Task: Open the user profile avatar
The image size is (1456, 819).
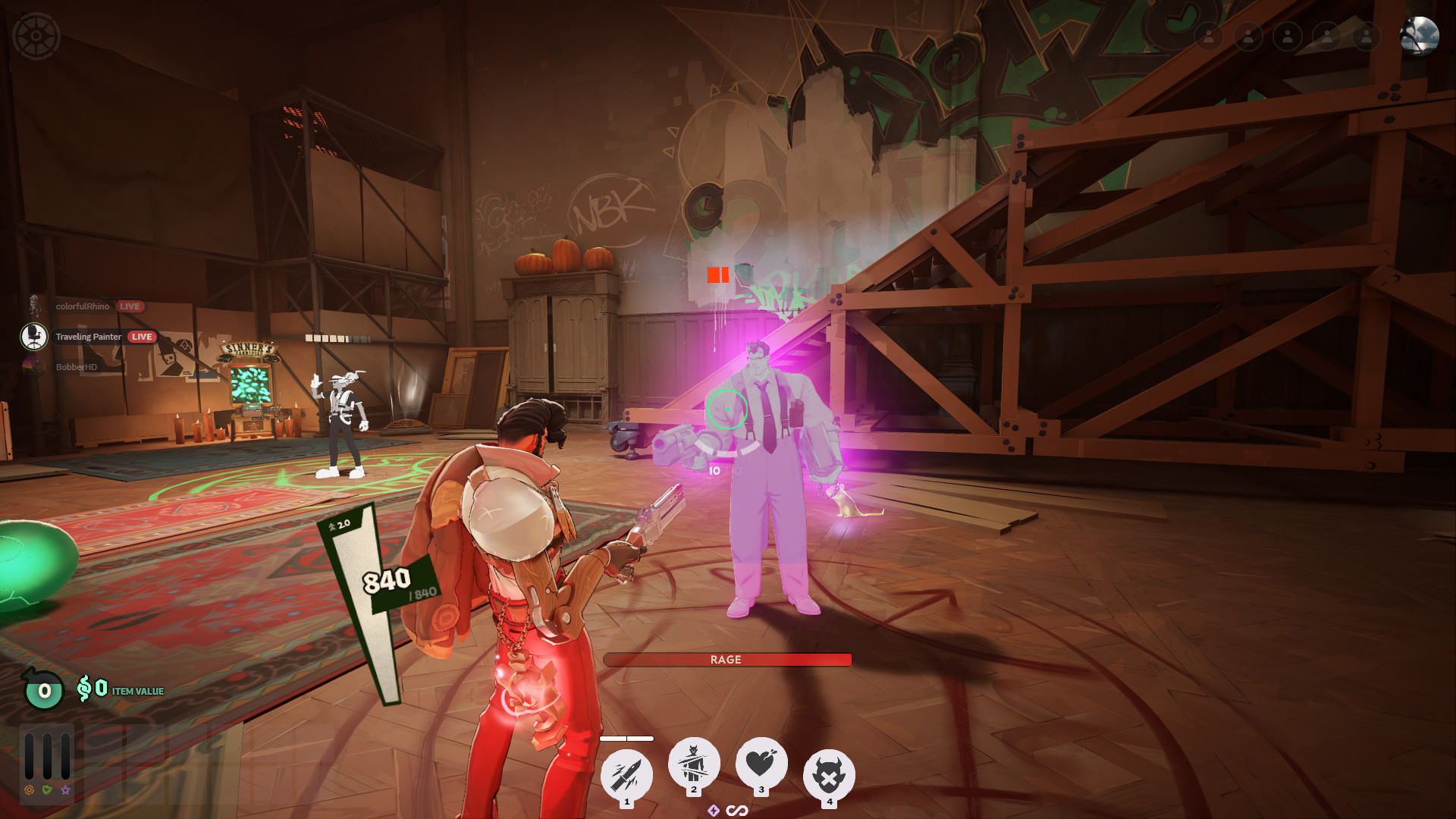Action: 1419,36
